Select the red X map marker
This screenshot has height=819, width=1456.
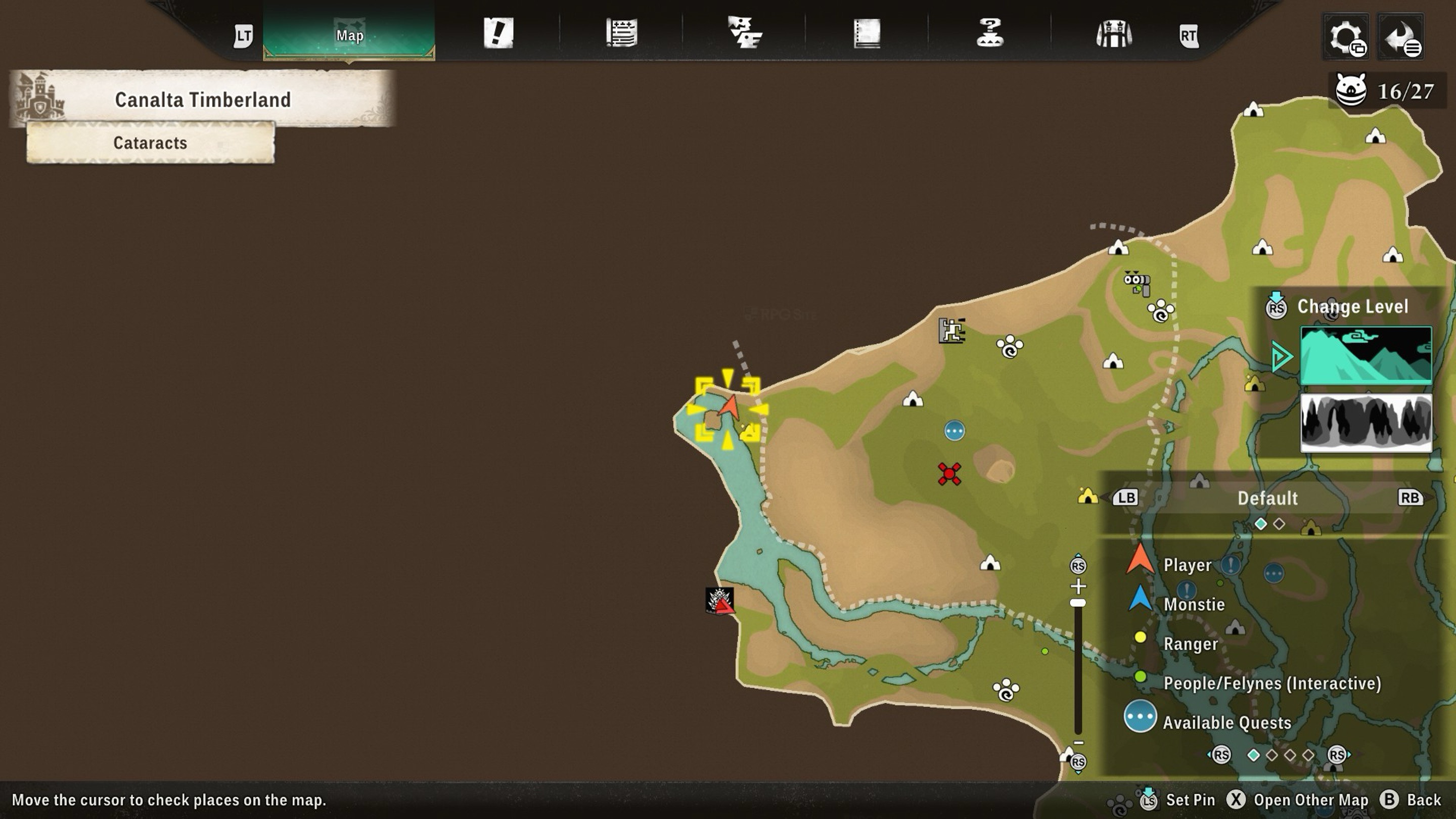pos(949,474)
